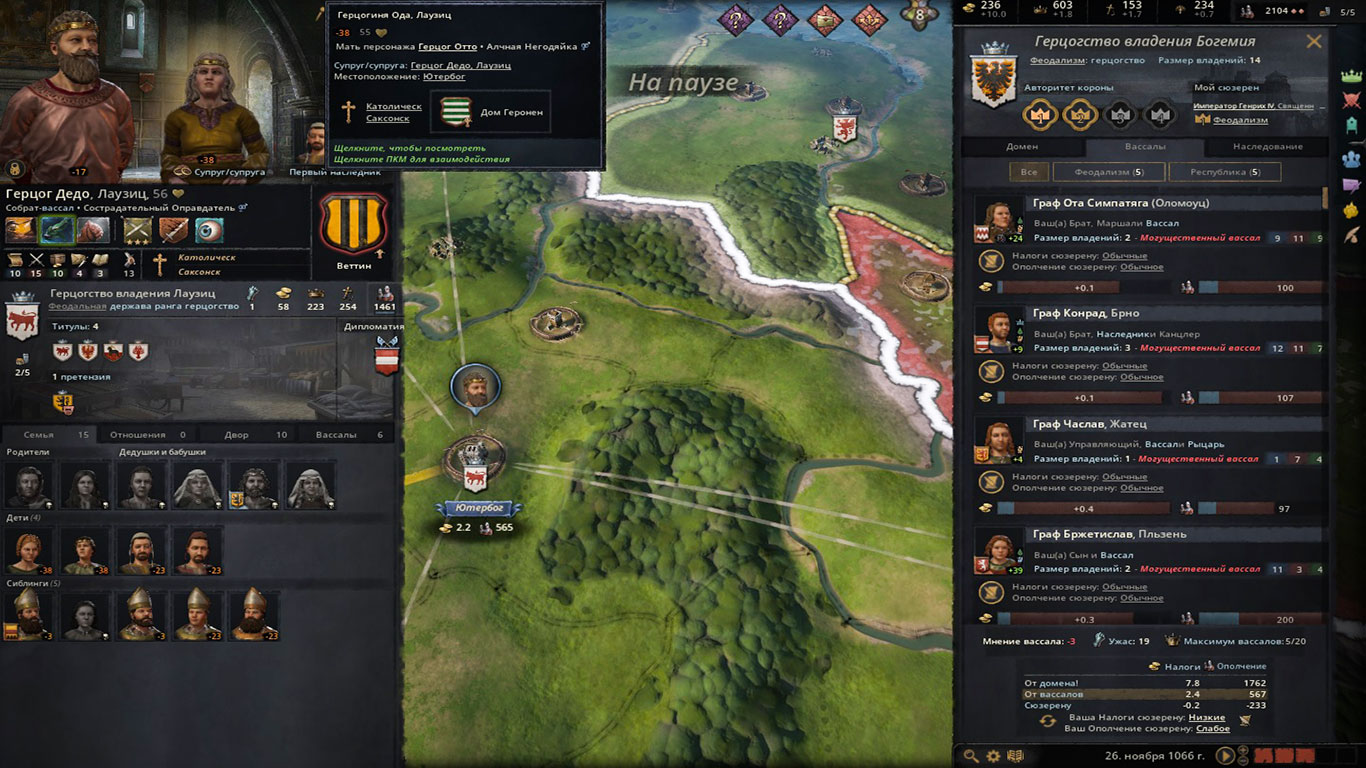Select vassal Граф Конрад, Брно's portrait
This screenshot has width=1366, height=768.
point(996,332)
